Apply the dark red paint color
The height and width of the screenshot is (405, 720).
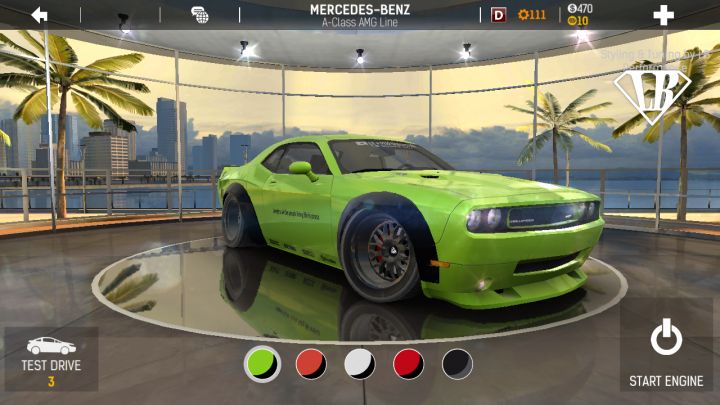coord(408,364)
